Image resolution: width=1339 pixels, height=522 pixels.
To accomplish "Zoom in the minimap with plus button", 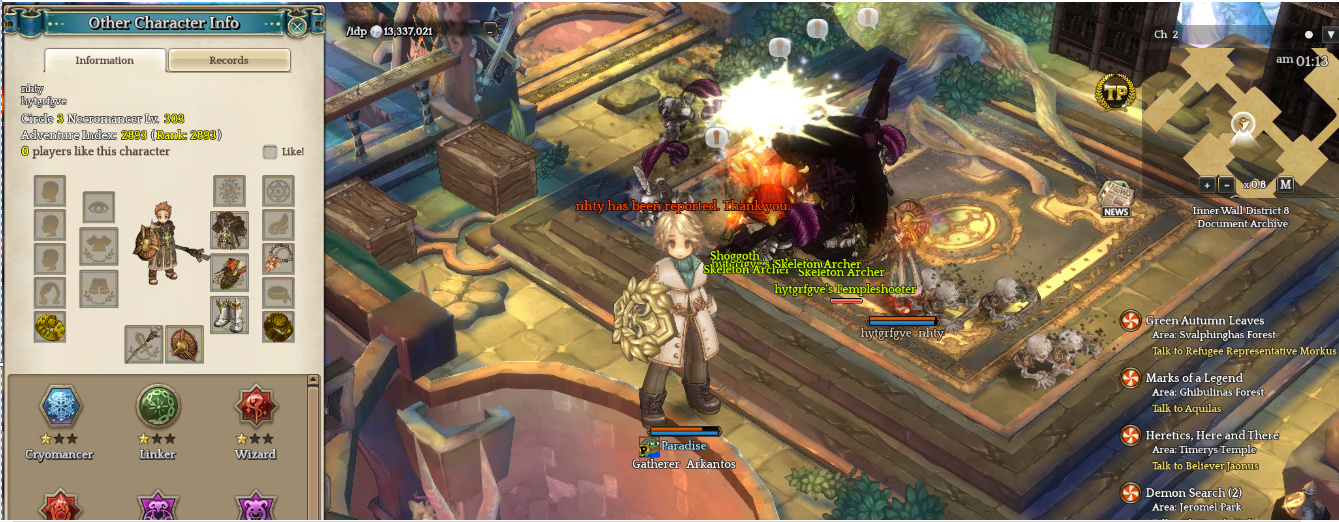I will [1207, 184].
